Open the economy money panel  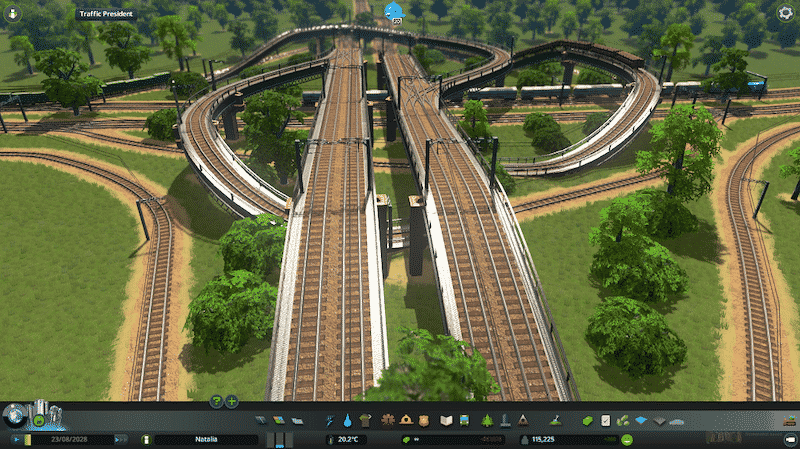click(x=586, y=420)
